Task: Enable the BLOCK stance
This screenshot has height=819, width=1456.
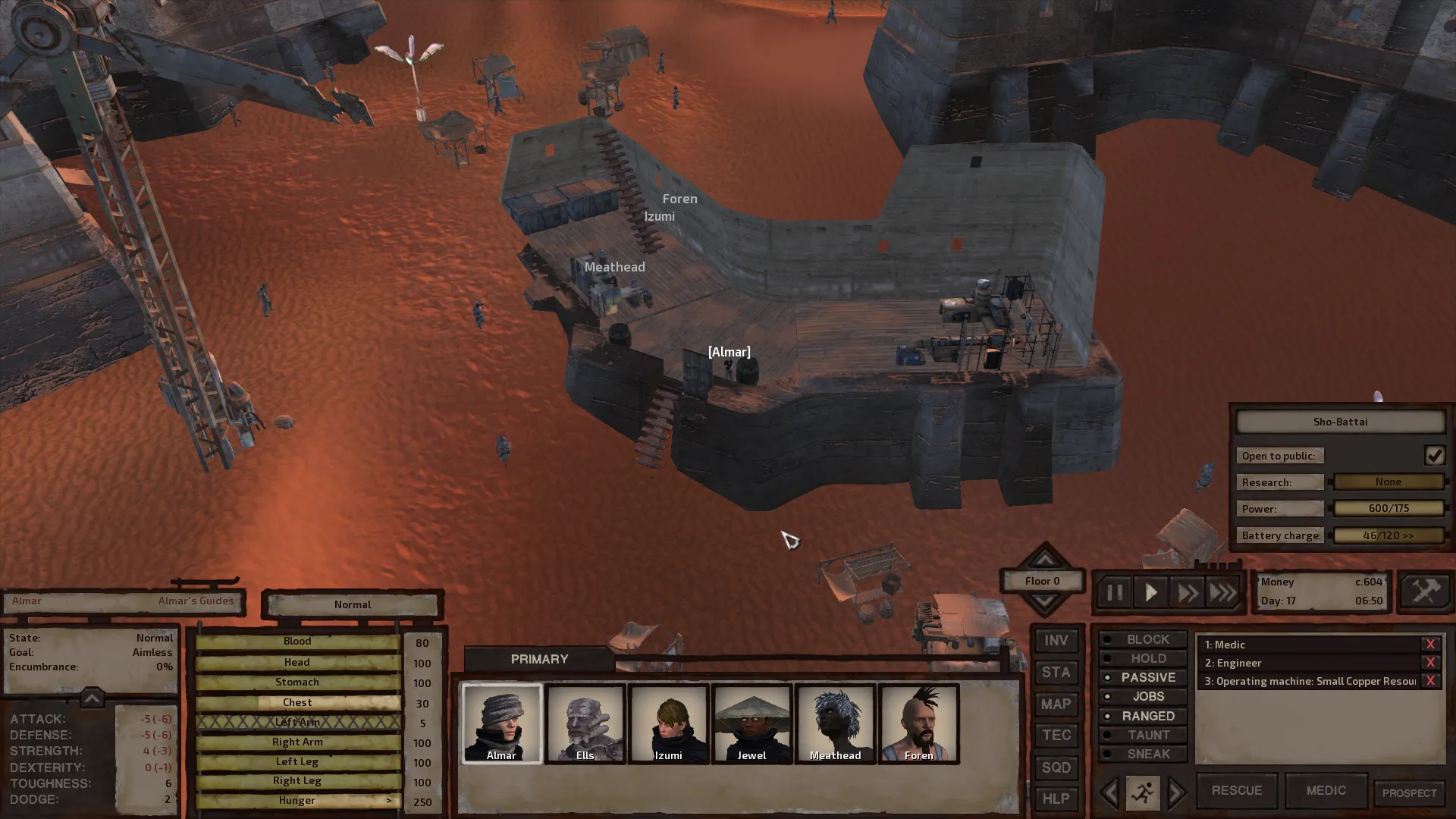Action: [x=1143, y=639]
